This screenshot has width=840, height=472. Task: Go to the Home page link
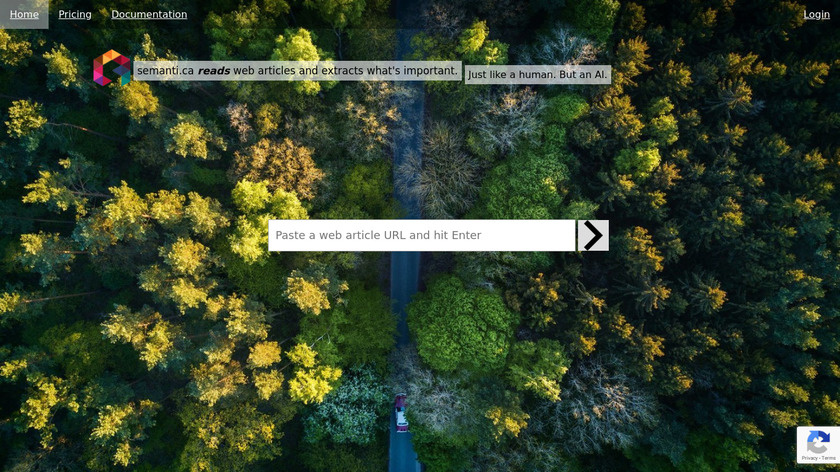pos(24,14)
